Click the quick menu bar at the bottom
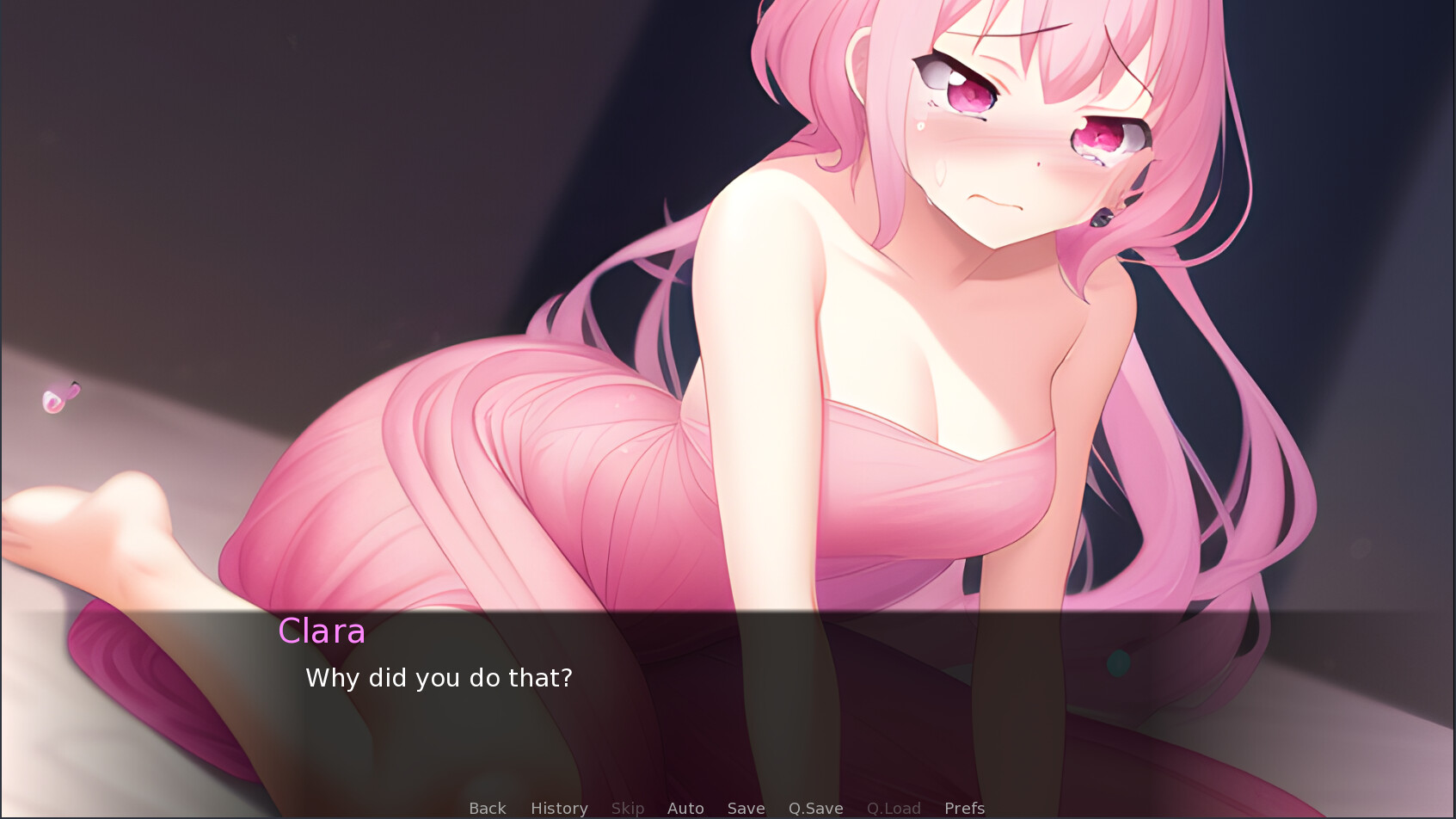Image resolution: width=1456 pixels, height=819 pixels. tap(728, 808)
